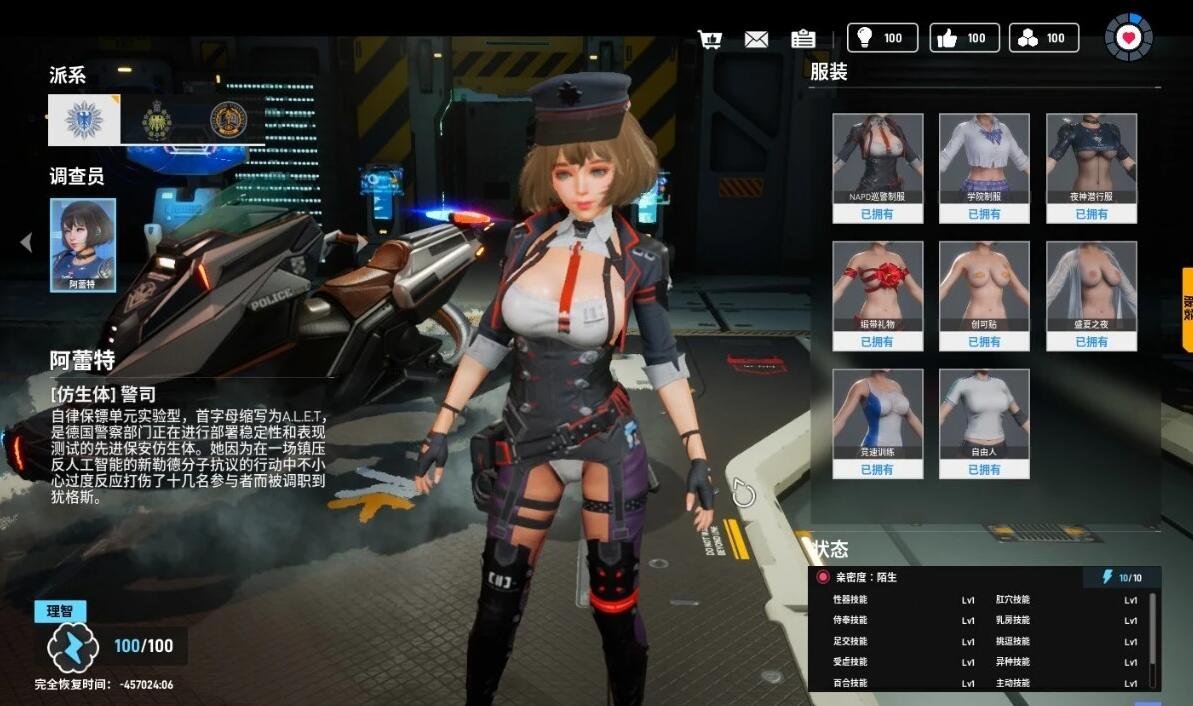
Task: Open the heart icon in top corner
Action: [x=1129, y=37]
